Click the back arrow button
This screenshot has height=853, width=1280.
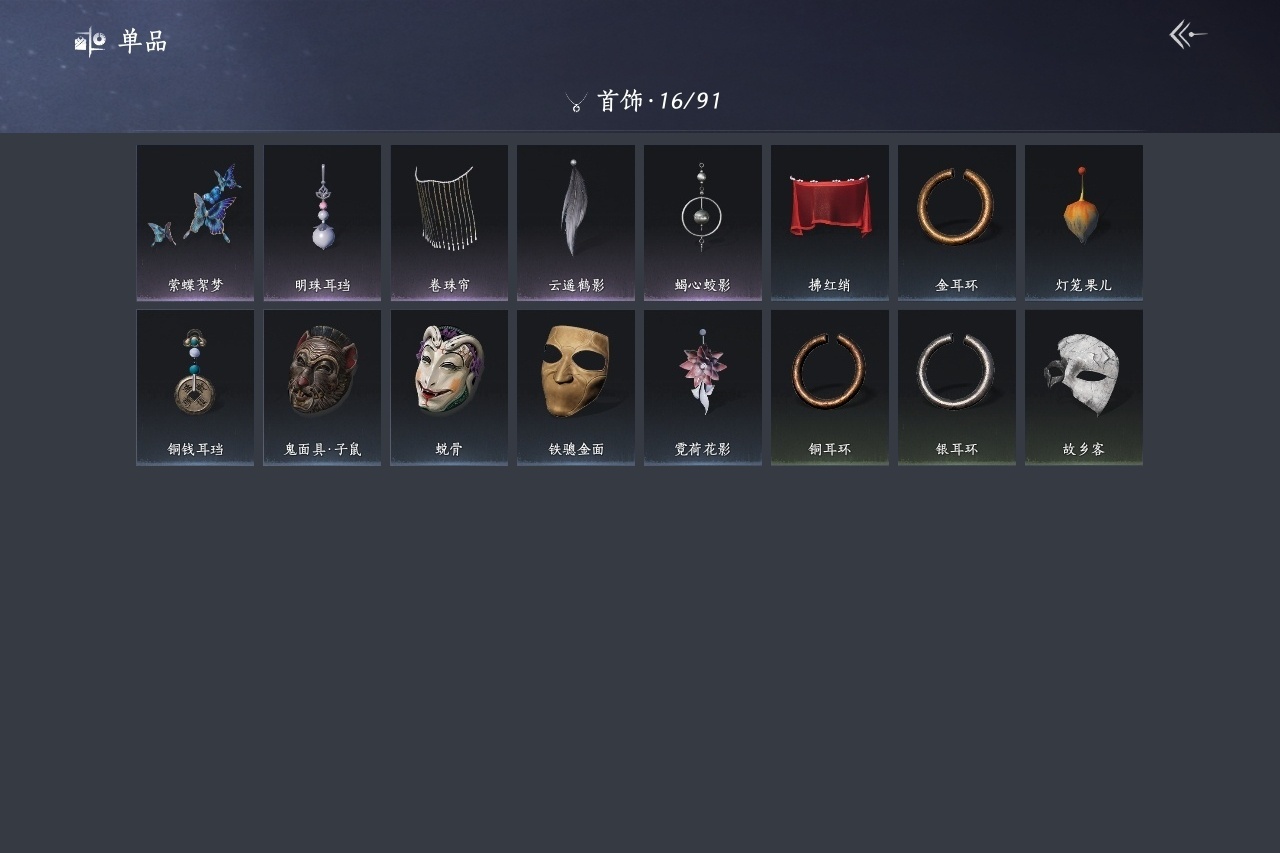tap(1188, 35)
